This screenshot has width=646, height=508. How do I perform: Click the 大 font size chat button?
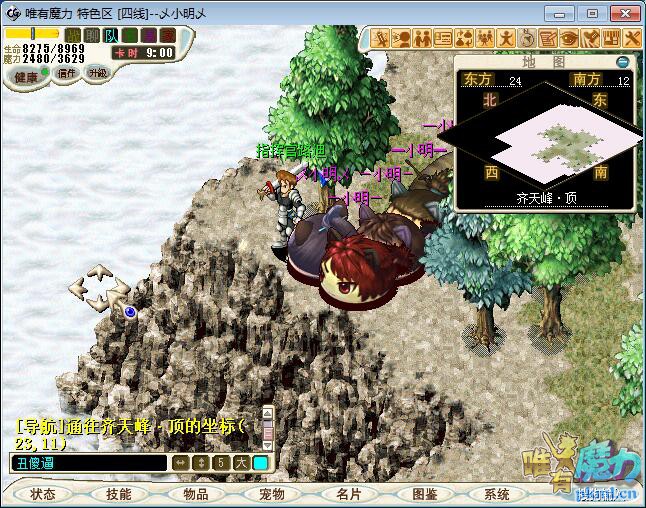(240, 463)
